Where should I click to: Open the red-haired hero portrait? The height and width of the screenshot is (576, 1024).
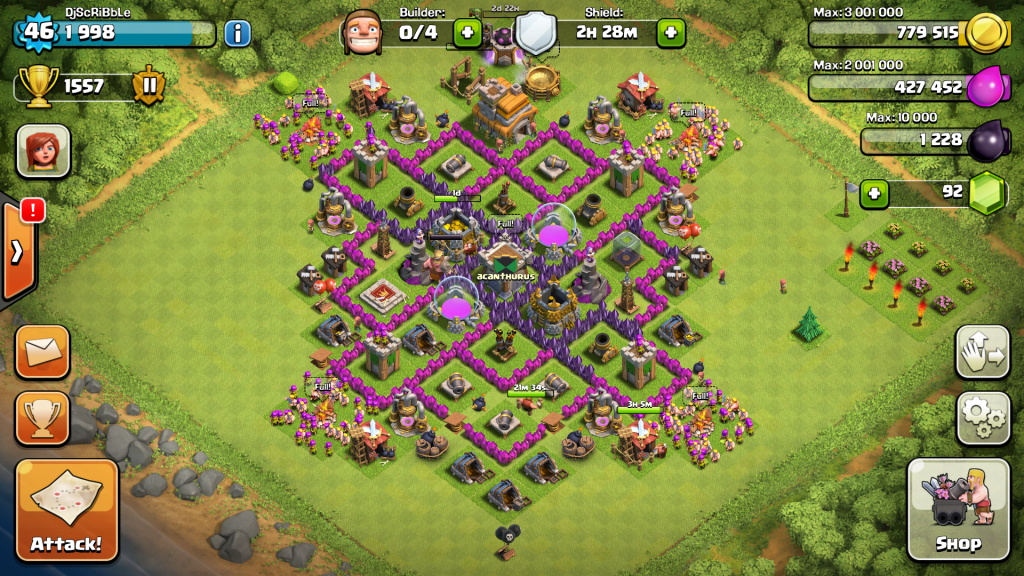(x=42, y=151)
